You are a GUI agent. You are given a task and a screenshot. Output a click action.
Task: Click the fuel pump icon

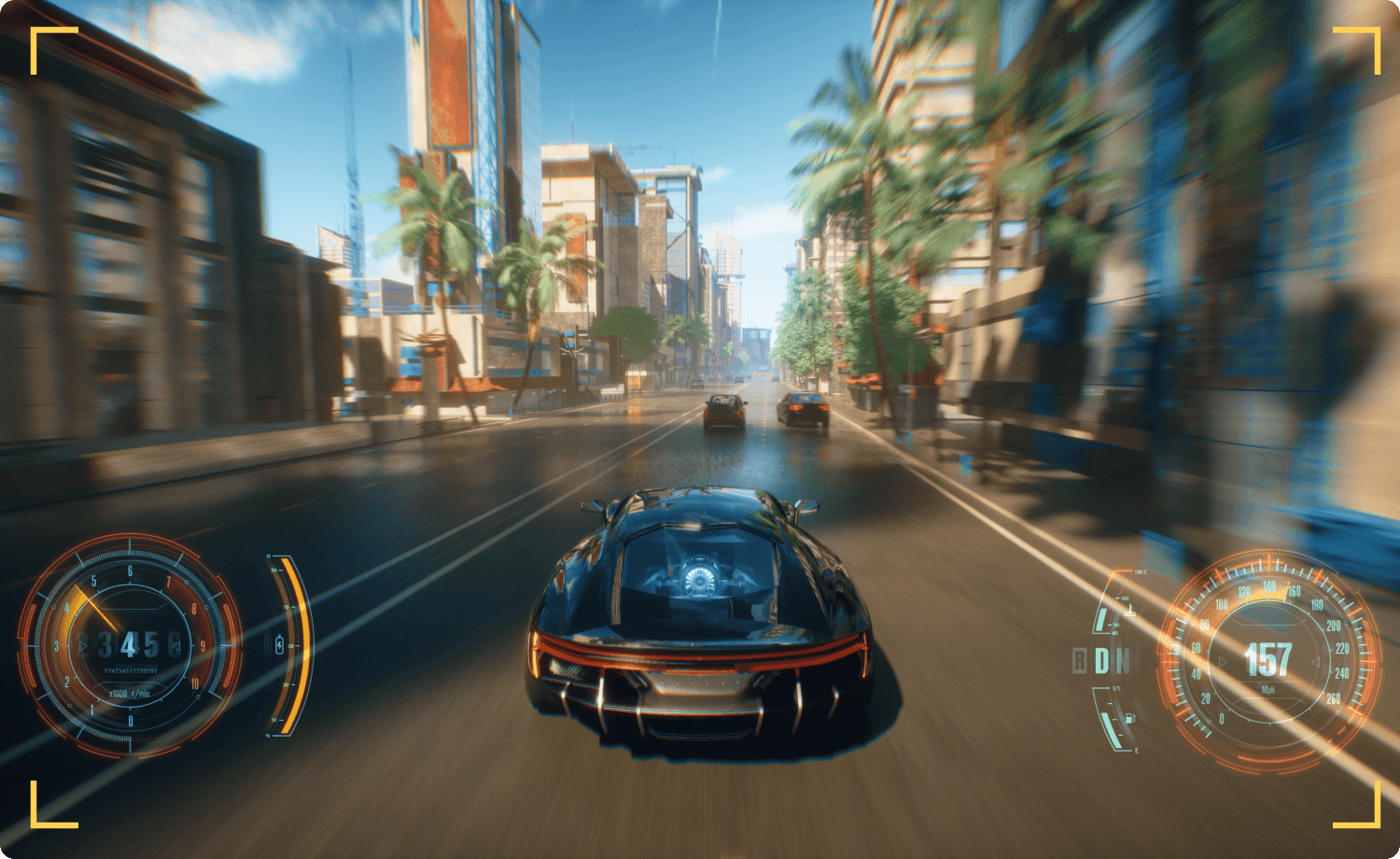click(1131, 718)
